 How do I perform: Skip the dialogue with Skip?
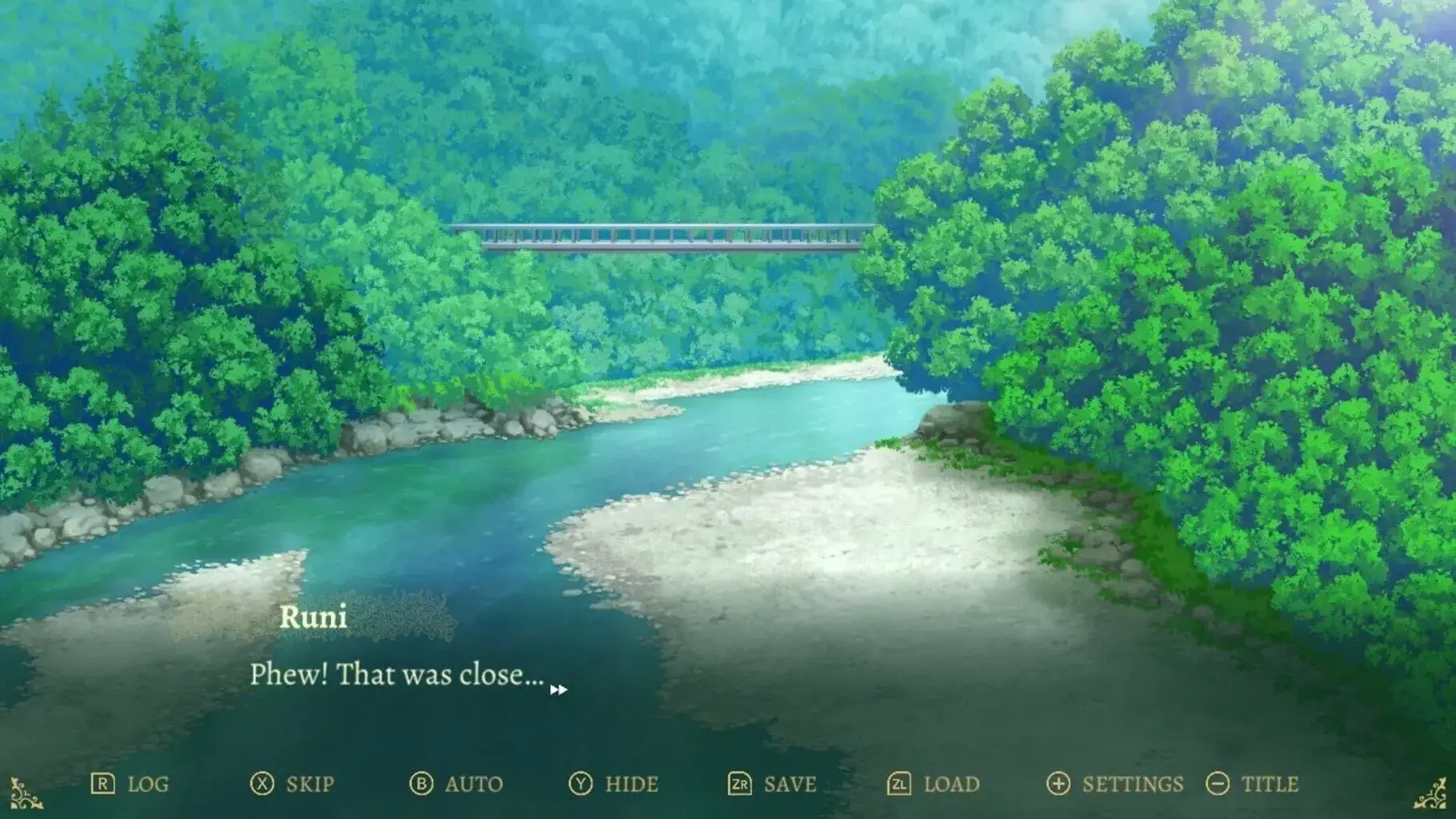pos(292,784)
